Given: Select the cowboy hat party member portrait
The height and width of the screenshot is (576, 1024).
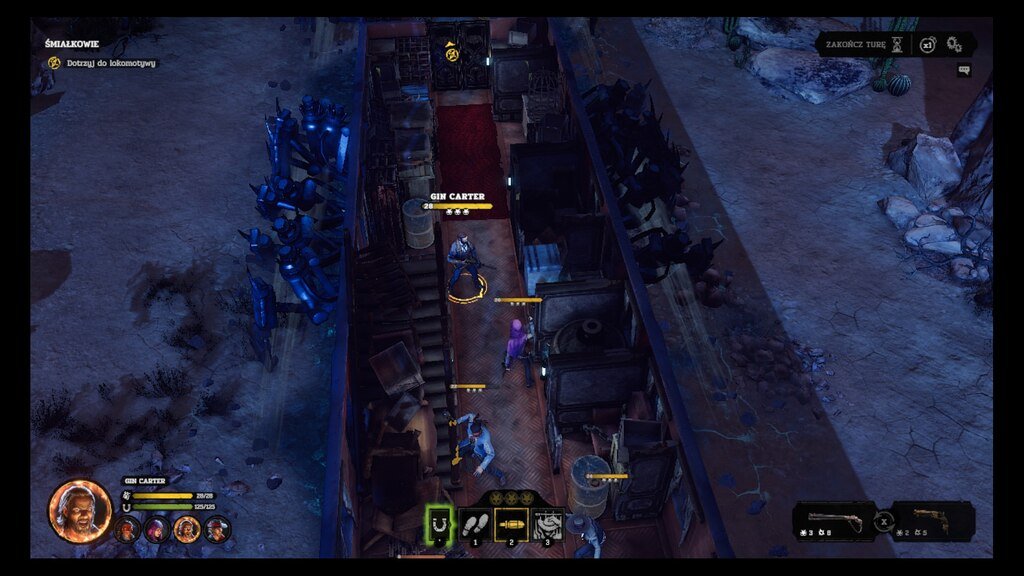Looking at the screenshot, I should coord(217,529).
